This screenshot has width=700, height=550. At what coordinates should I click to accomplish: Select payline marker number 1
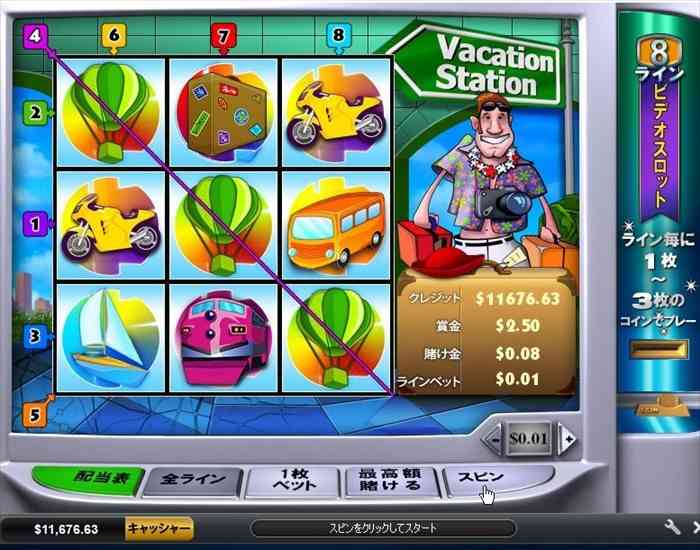(34, 225)
